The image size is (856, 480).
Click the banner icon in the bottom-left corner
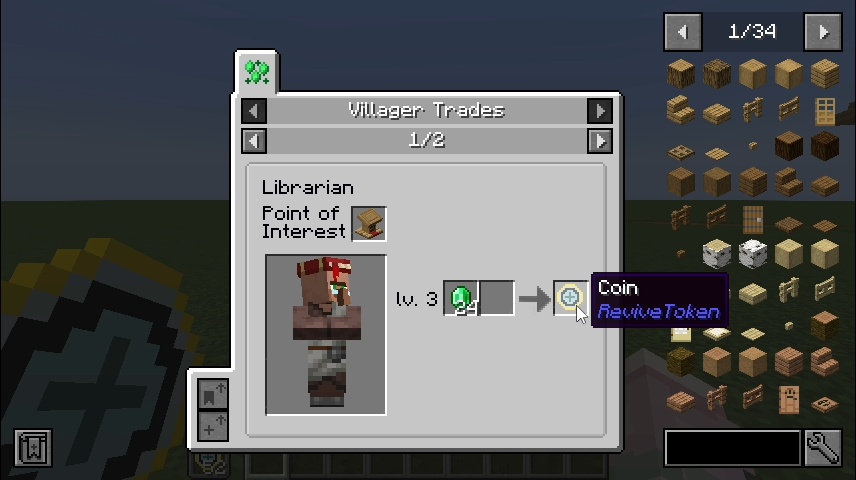[33, 448]
